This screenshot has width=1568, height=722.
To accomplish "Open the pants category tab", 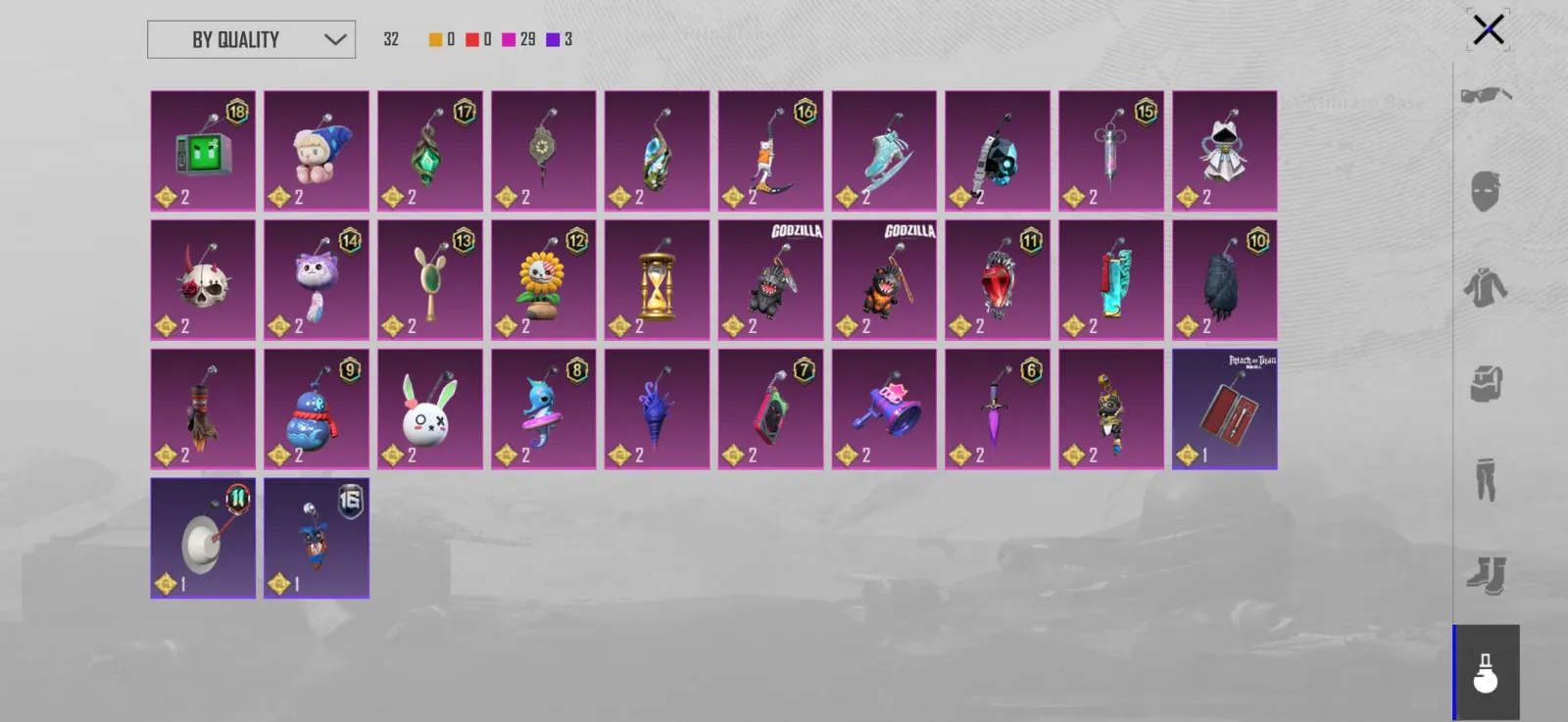I will pos(1486,479).
